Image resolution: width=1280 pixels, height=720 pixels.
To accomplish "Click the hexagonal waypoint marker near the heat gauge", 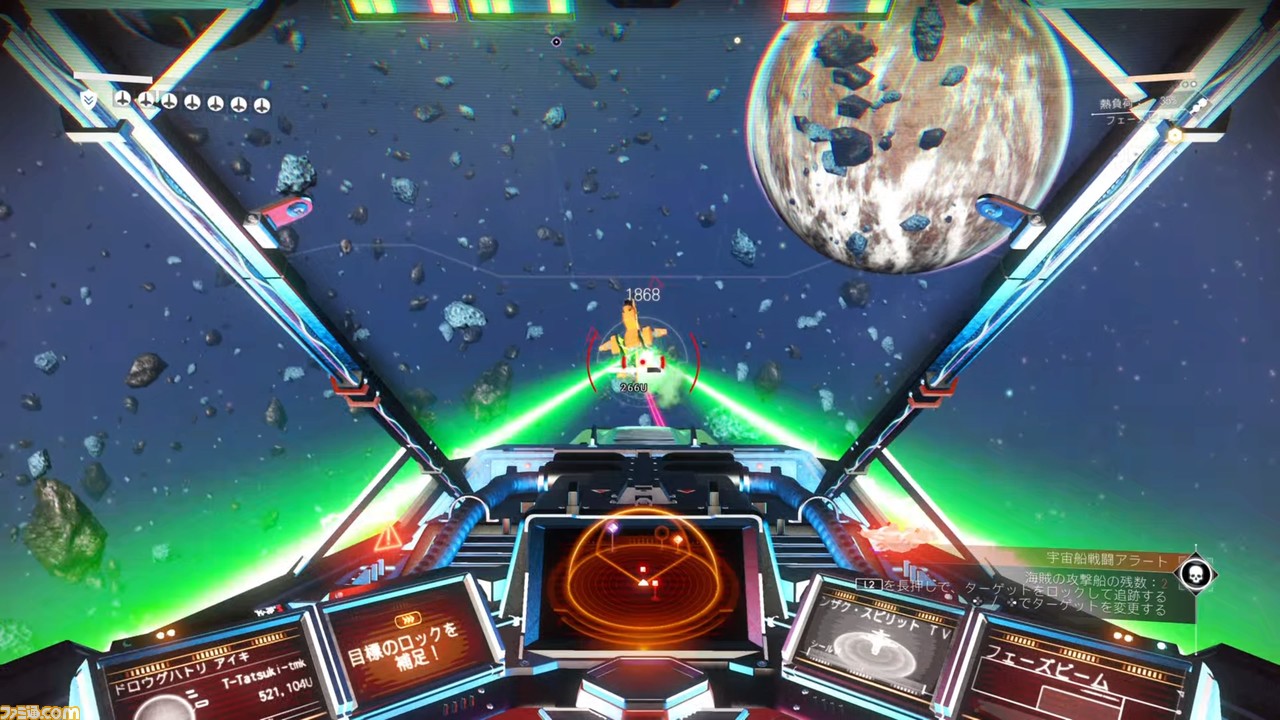I will point(1175,134).
